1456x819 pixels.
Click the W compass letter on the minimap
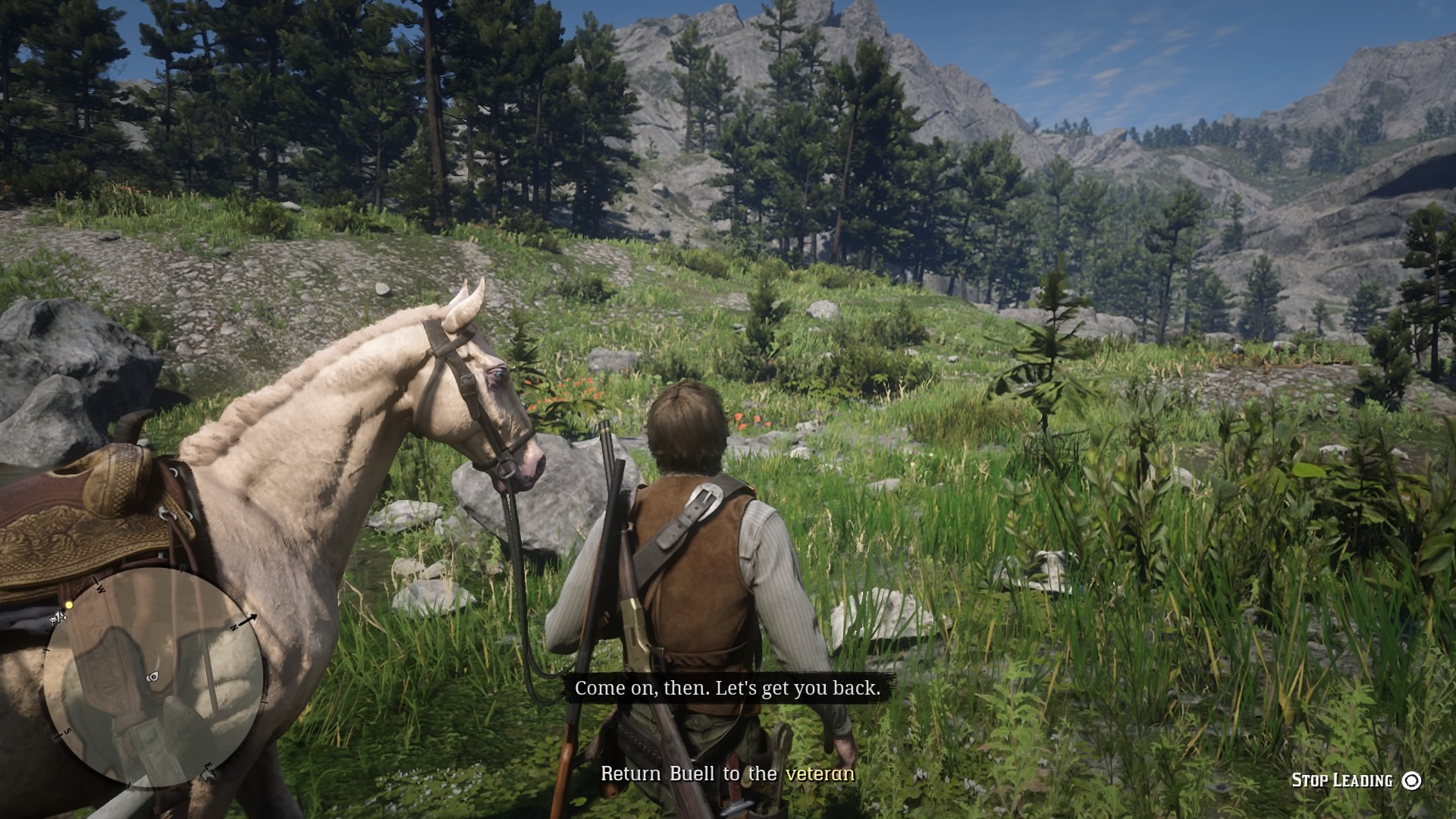[x=99, y=589]
